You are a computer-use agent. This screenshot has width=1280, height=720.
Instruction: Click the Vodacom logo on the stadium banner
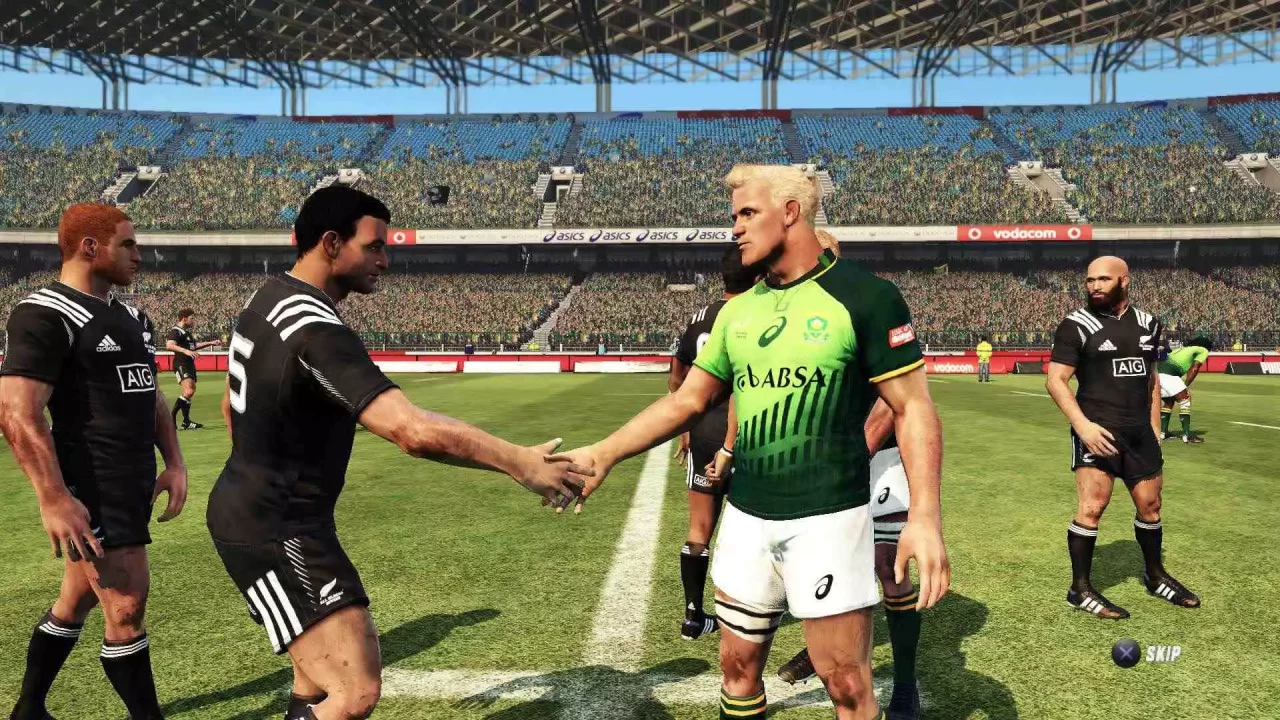1025,233
